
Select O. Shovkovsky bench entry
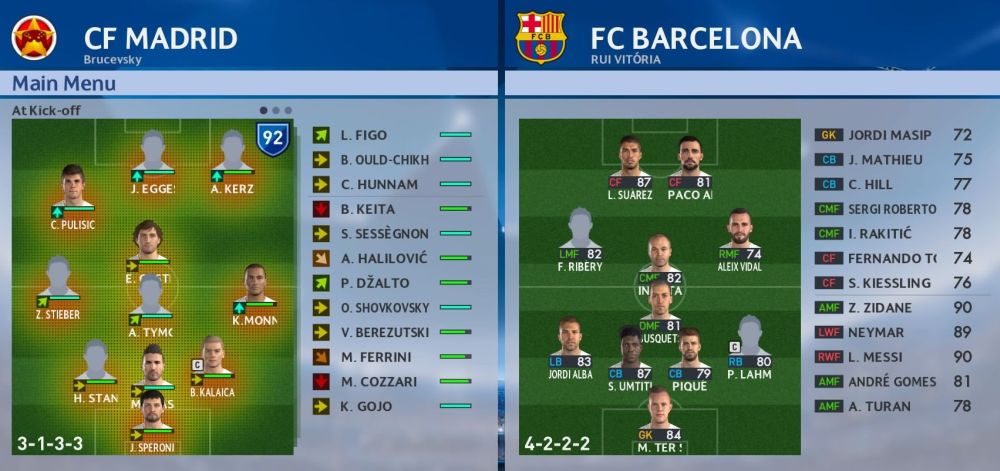[x=392, y=308]
